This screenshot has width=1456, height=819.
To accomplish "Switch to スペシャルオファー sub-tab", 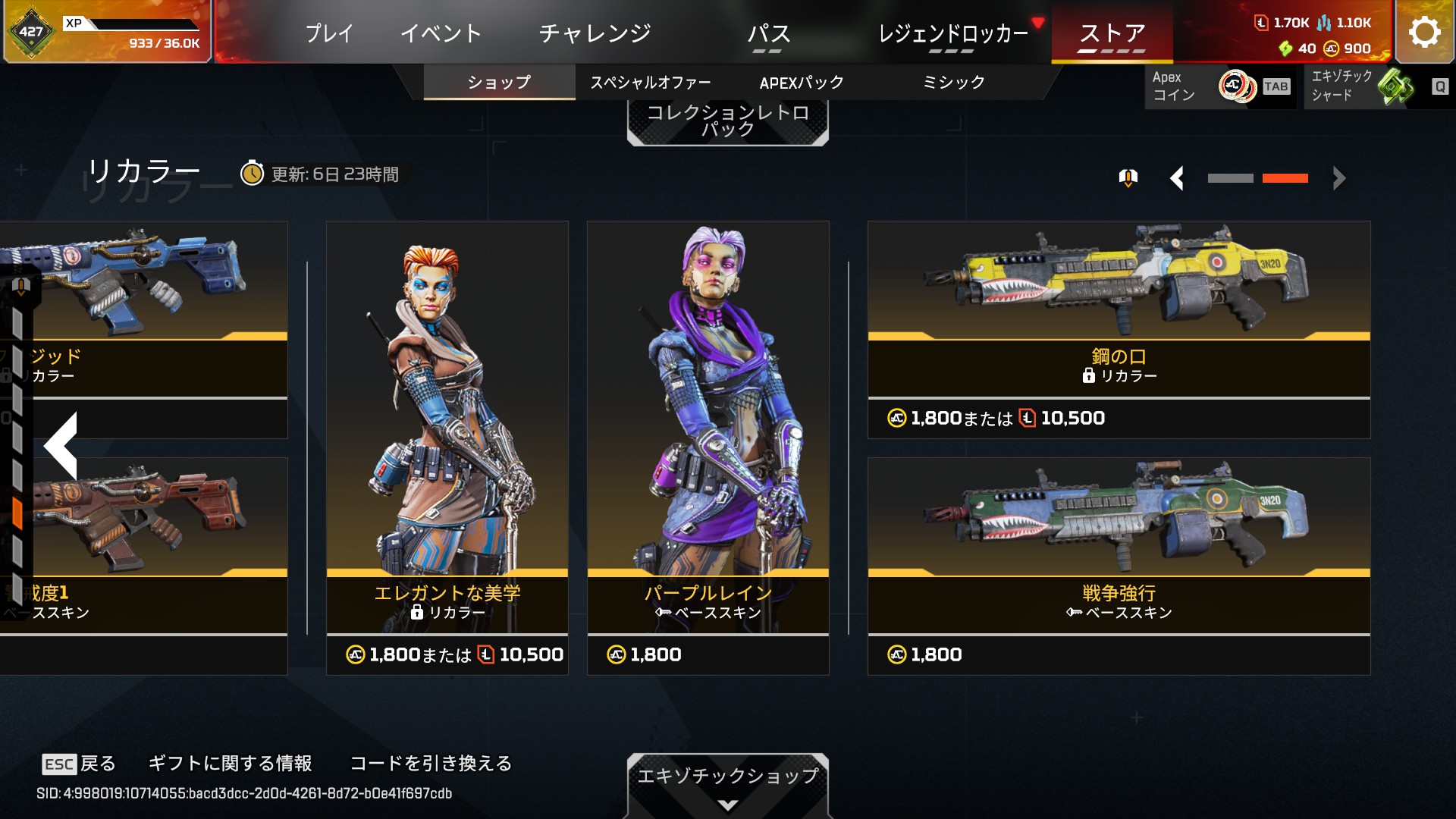I will [x=651, y=83].
